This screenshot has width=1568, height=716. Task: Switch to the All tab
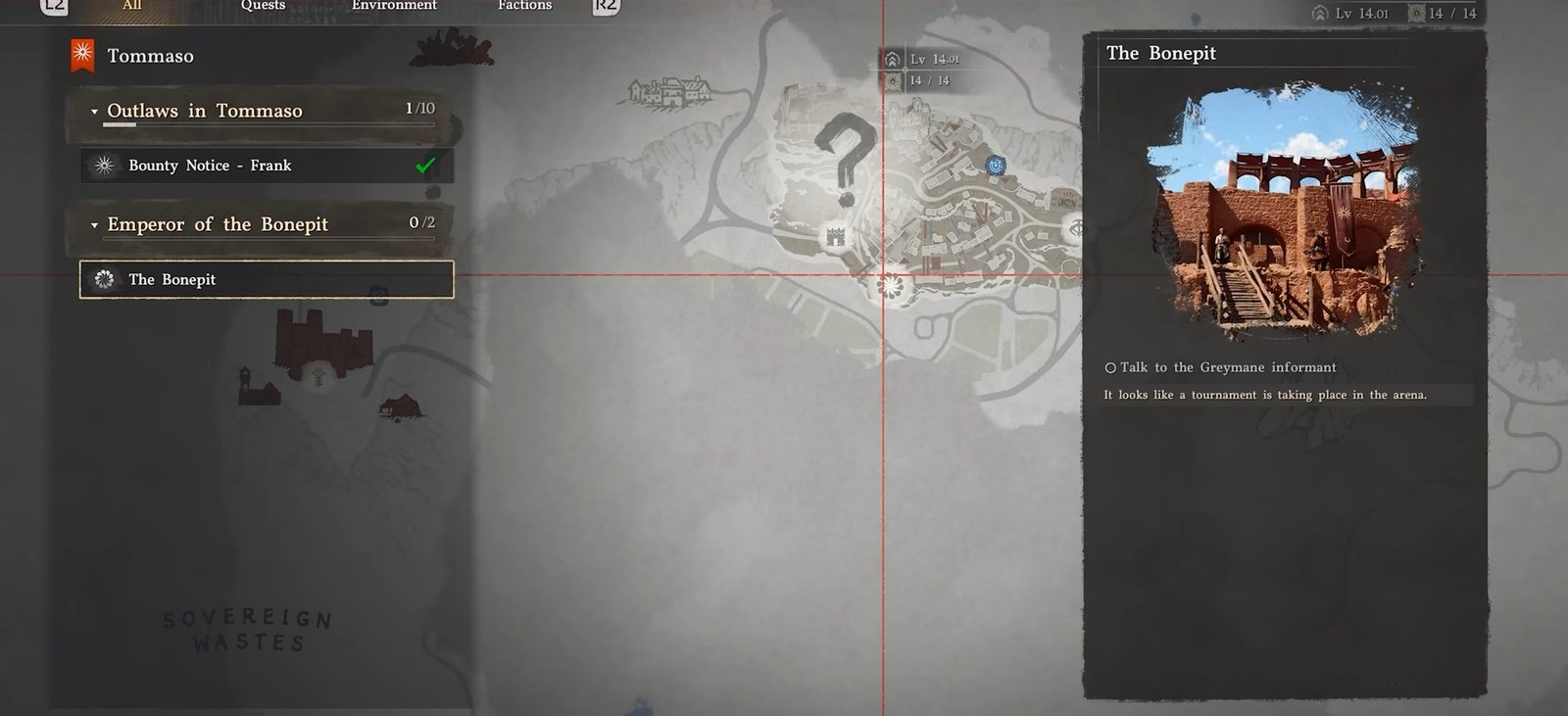[x=132, y=6]
